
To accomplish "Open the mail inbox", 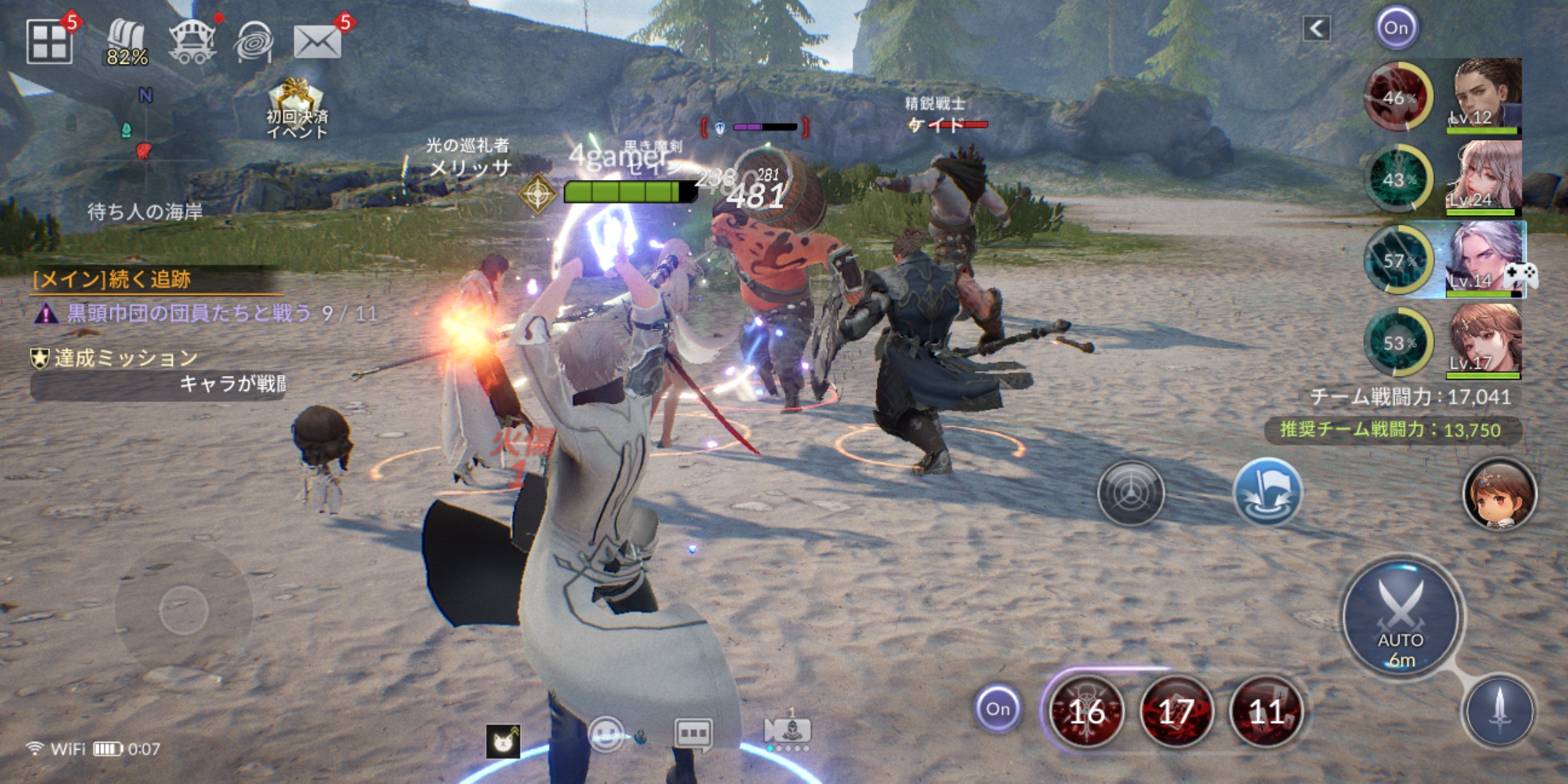I will click(317, 42).
